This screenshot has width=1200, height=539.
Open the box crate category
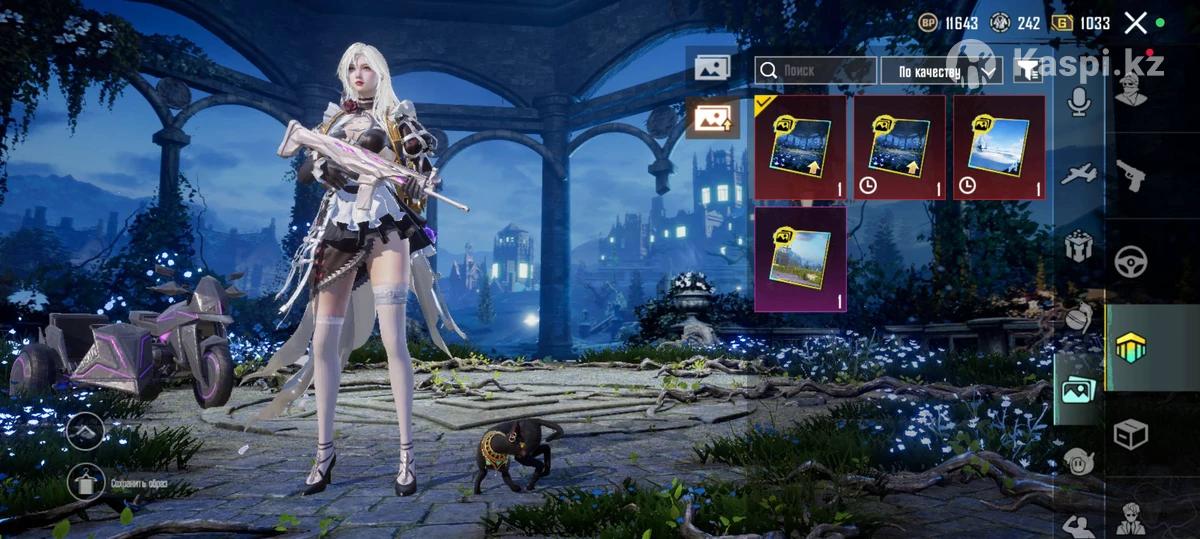(1131, 433)
